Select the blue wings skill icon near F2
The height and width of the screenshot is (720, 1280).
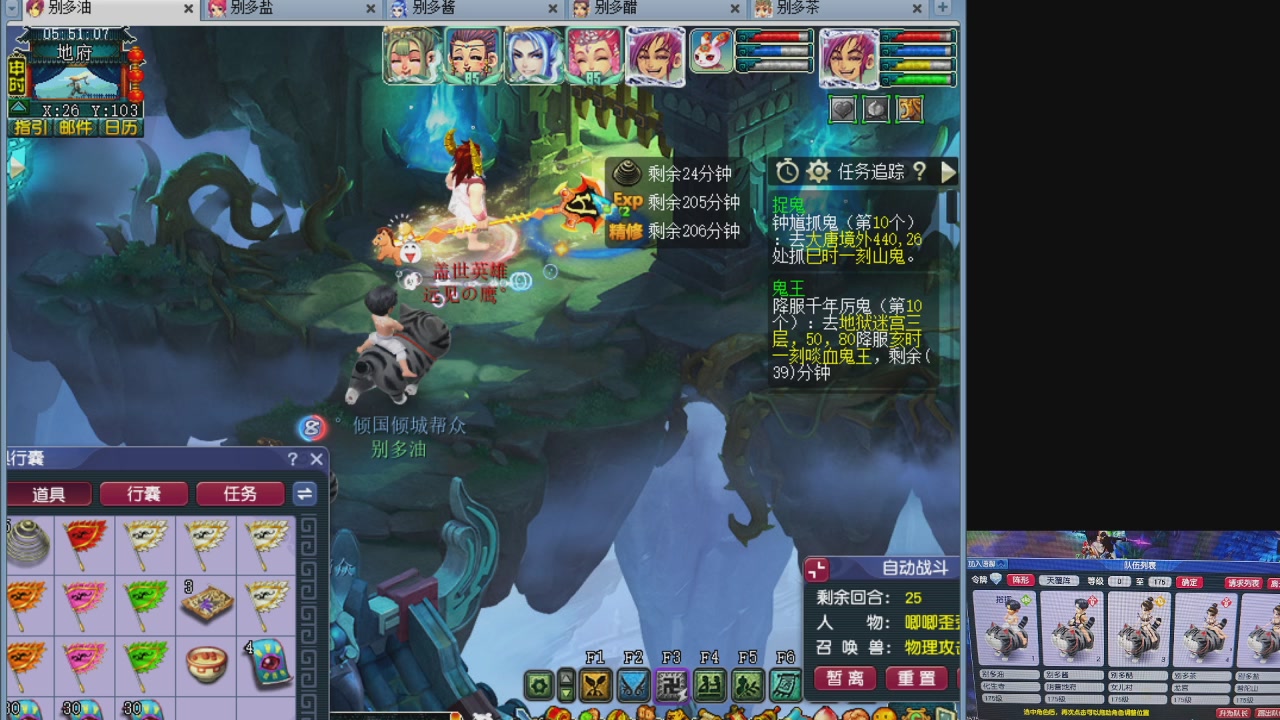tap(632, 684)
